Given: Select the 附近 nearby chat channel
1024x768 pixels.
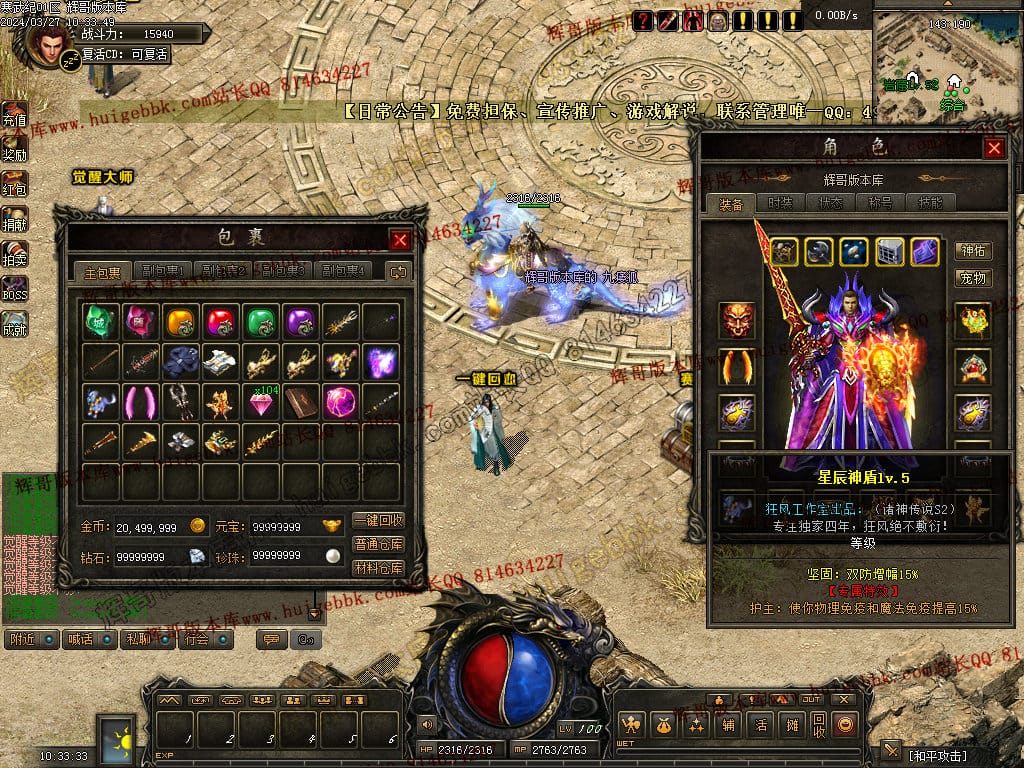Looking at the screenshot, I should (x=30, y=638).
